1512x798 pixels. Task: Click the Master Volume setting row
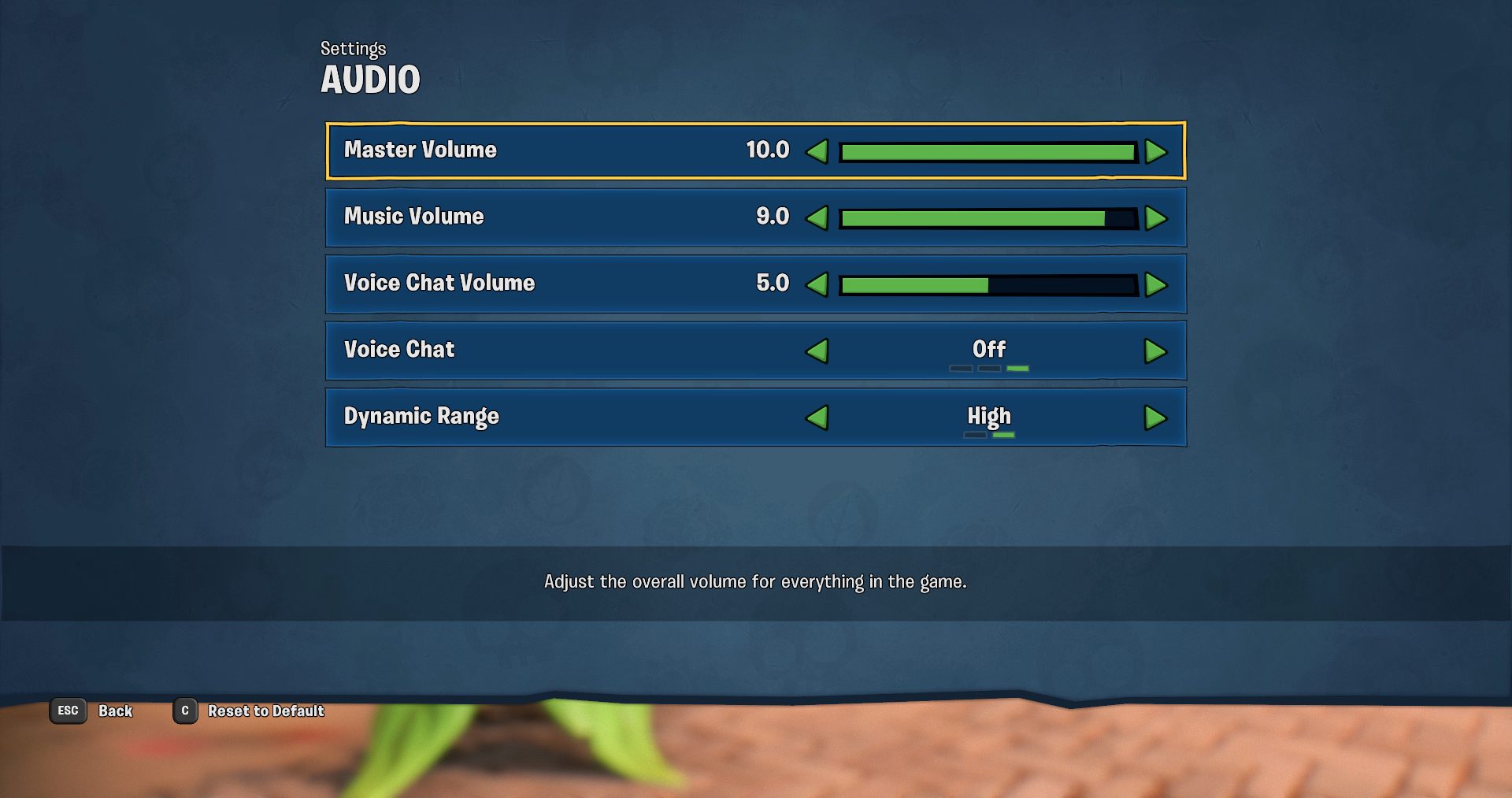coord(551,151)
